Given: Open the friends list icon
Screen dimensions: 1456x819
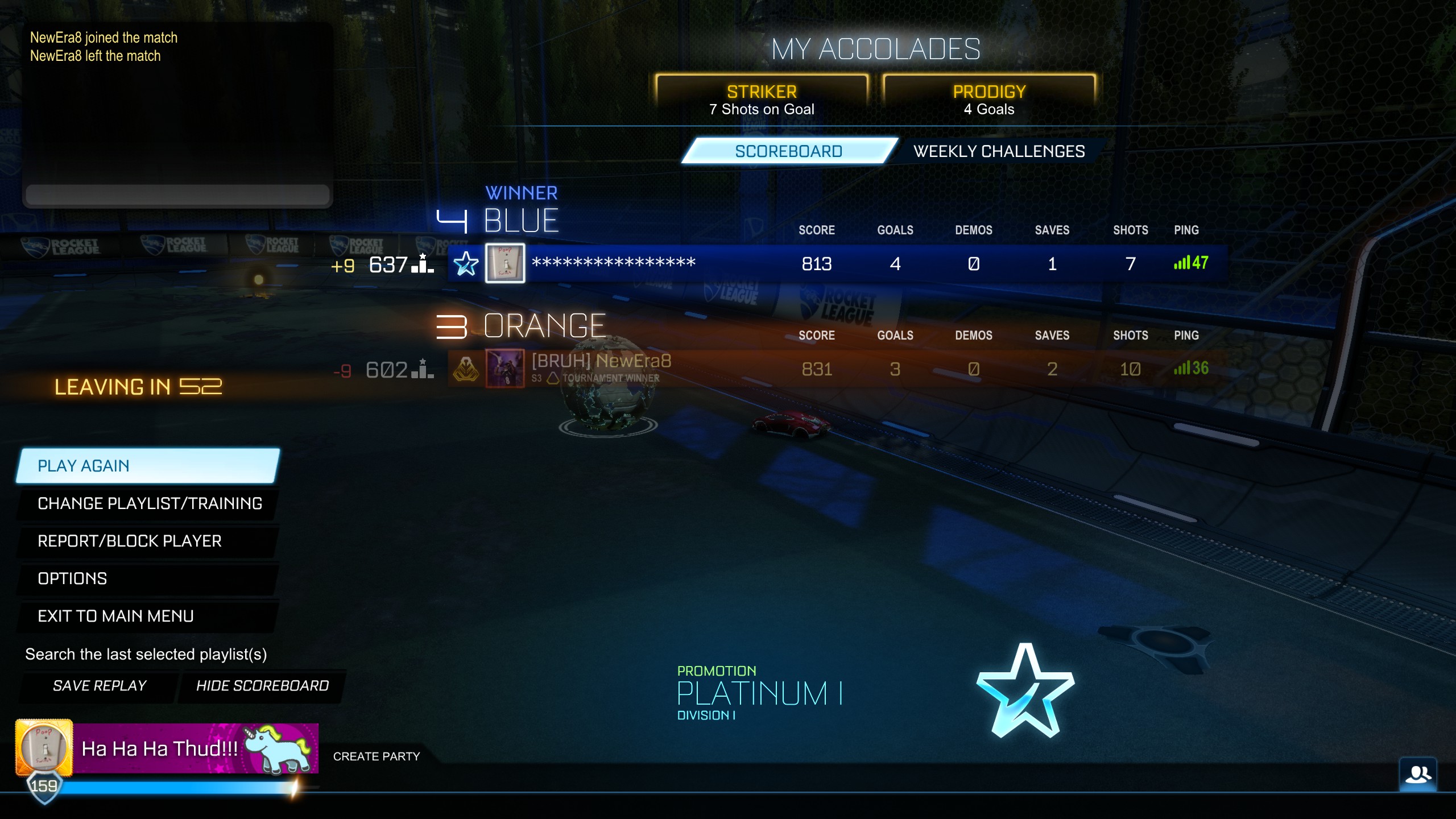Looking at the screenshot, I should (x=1417, y=775).
